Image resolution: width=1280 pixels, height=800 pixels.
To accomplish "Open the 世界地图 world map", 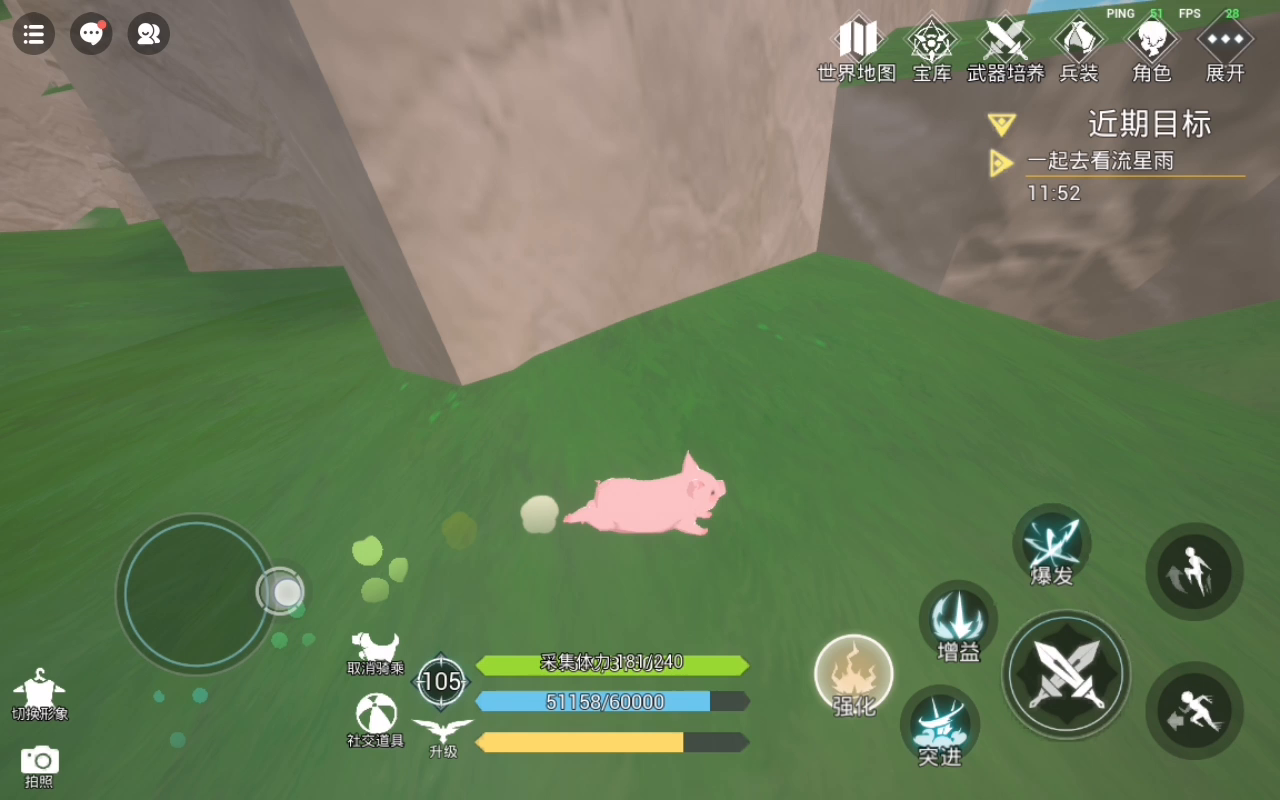I will [x=857, y=48].
